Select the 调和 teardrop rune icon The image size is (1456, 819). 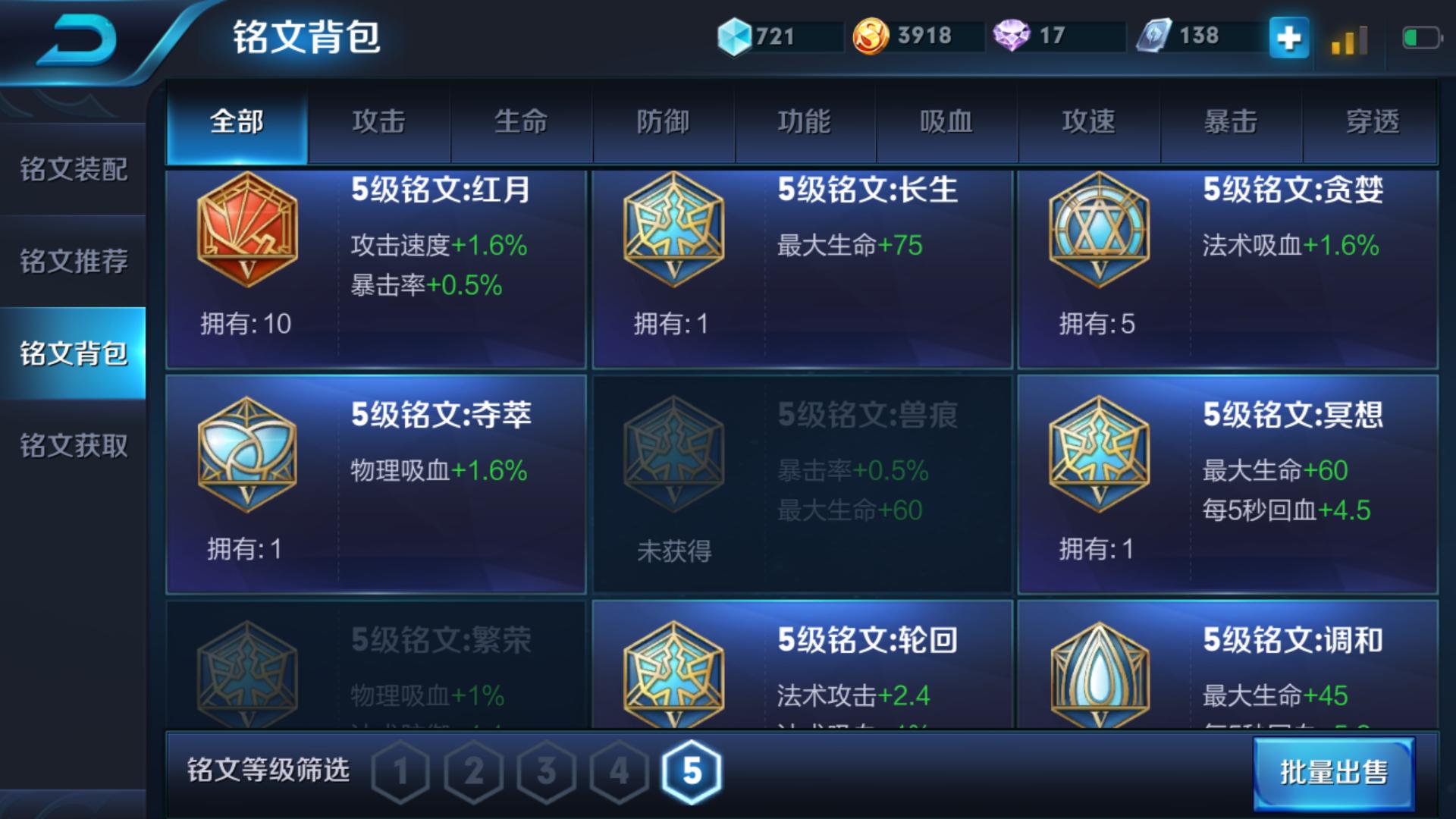pos(1100,675)
